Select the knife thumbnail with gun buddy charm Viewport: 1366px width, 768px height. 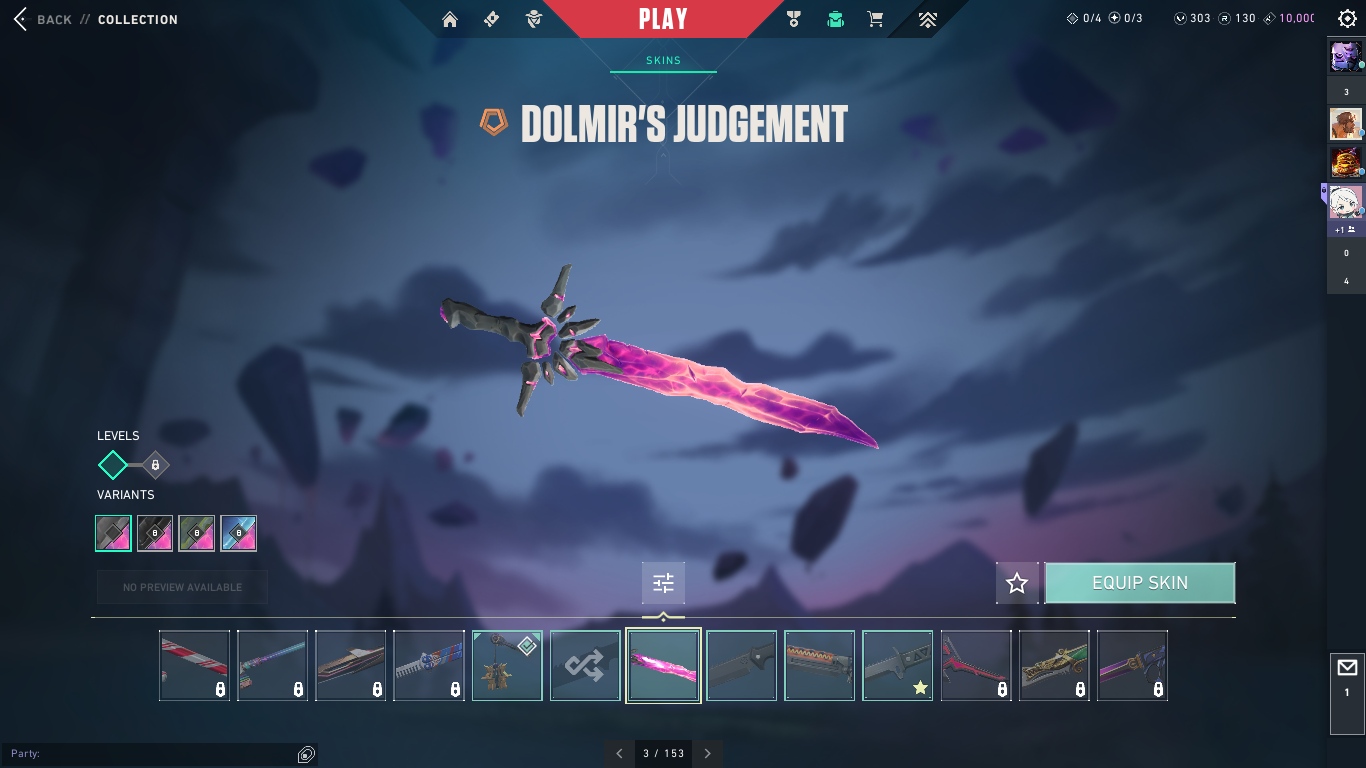507,665
